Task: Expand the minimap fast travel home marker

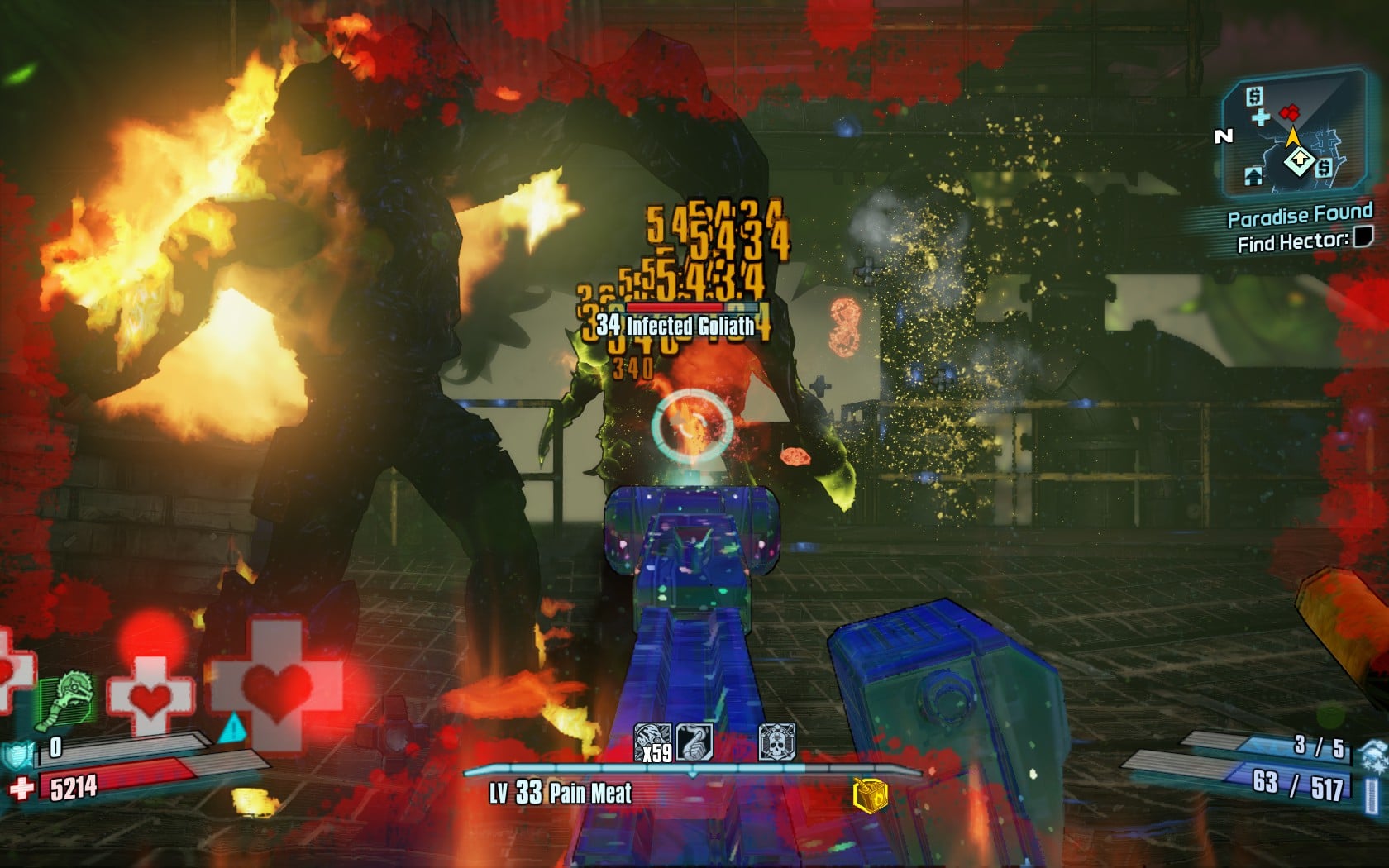Action: pos(1253,175)
